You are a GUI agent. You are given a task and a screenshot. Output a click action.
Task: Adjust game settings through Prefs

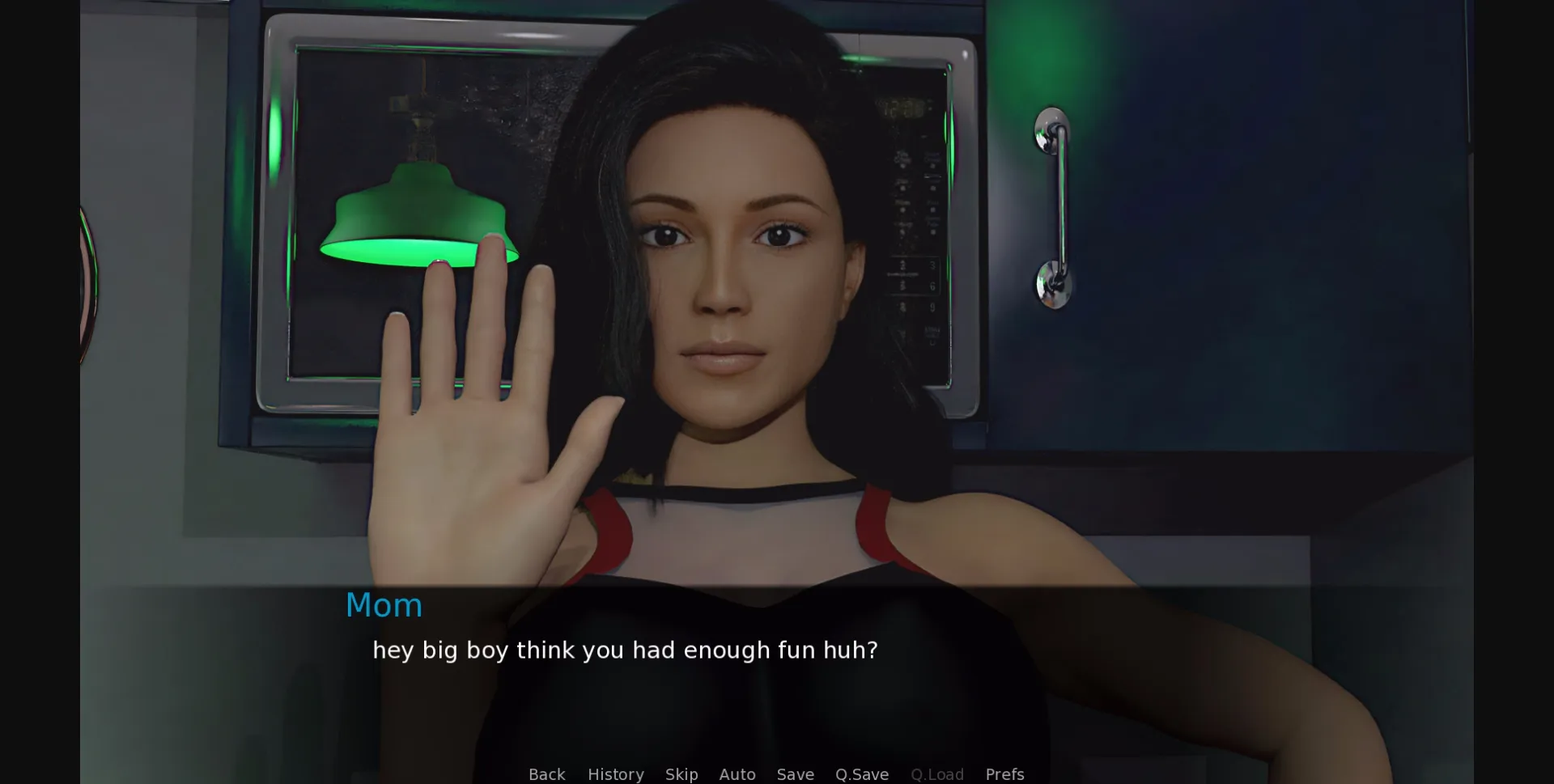[1004, 774]
